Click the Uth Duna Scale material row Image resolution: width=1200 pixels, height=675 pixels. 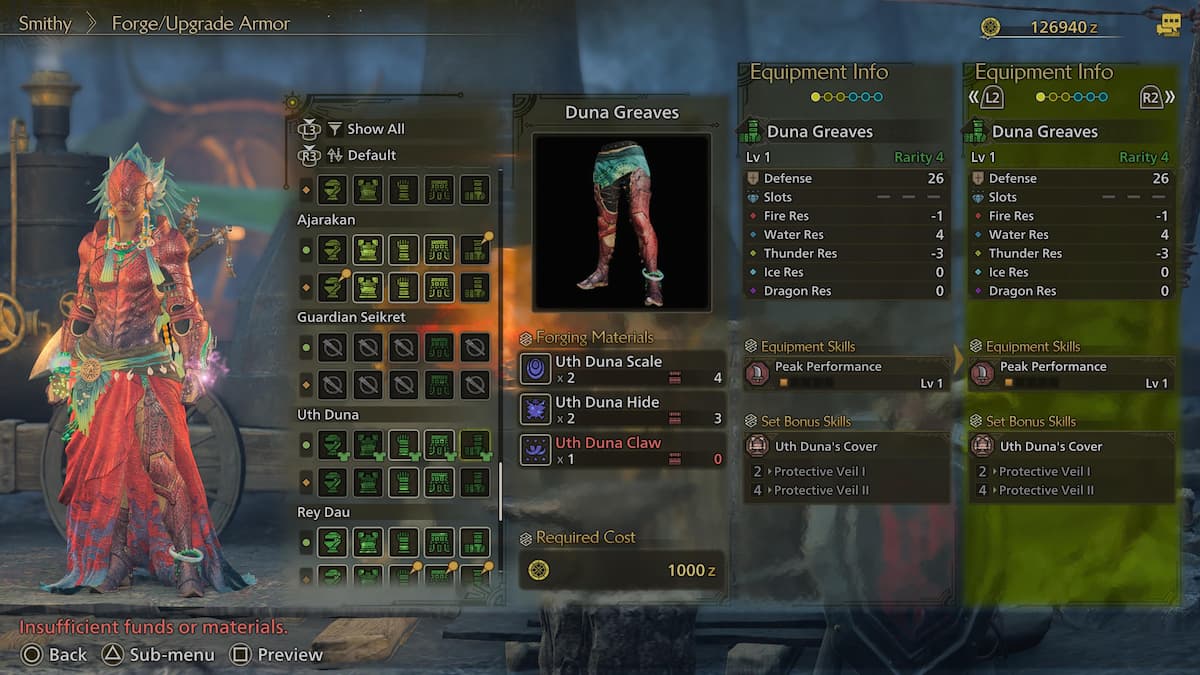tap(622, 369)
